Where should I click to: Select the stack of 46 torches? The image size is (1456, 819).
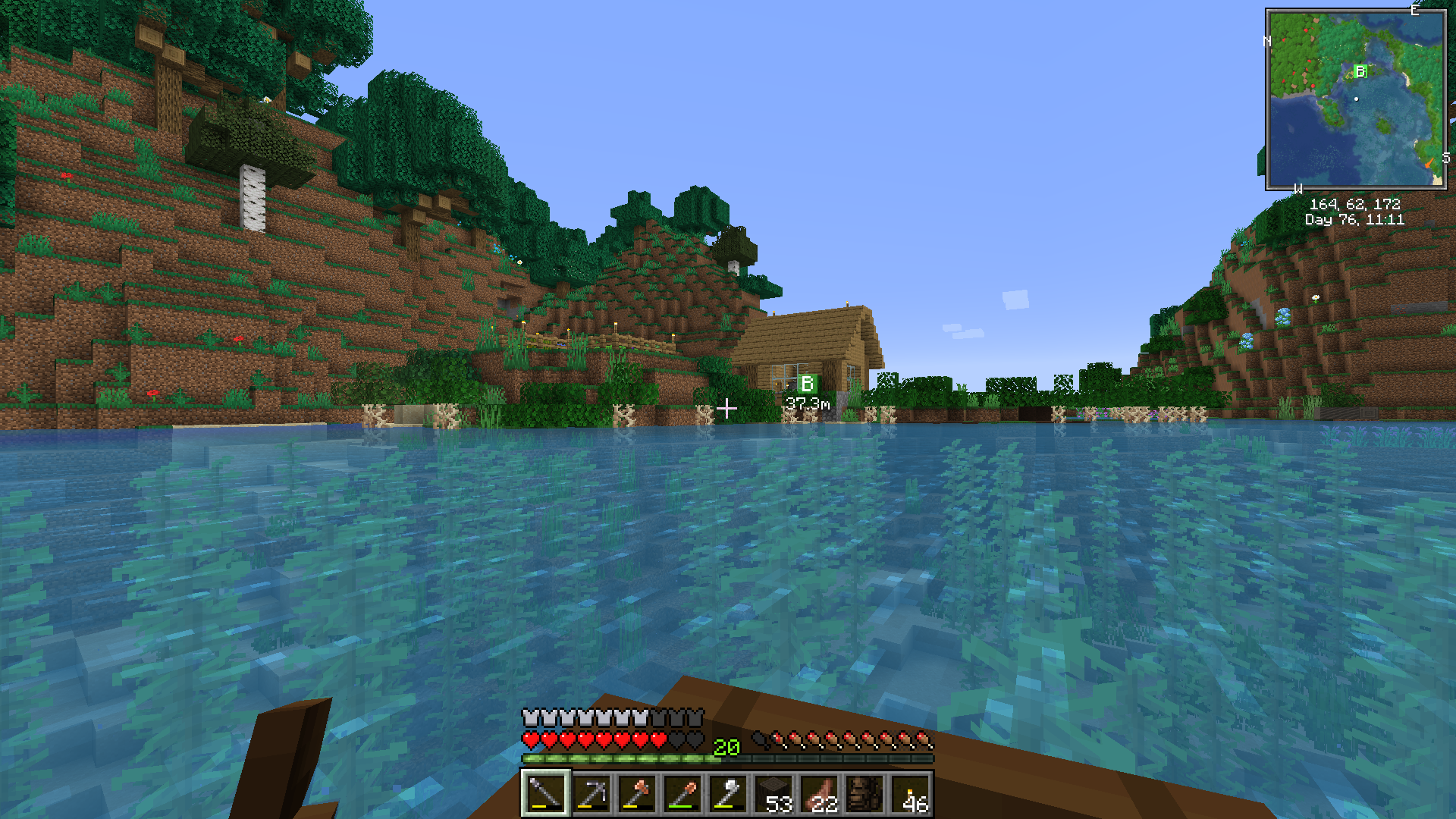point(912,794)
